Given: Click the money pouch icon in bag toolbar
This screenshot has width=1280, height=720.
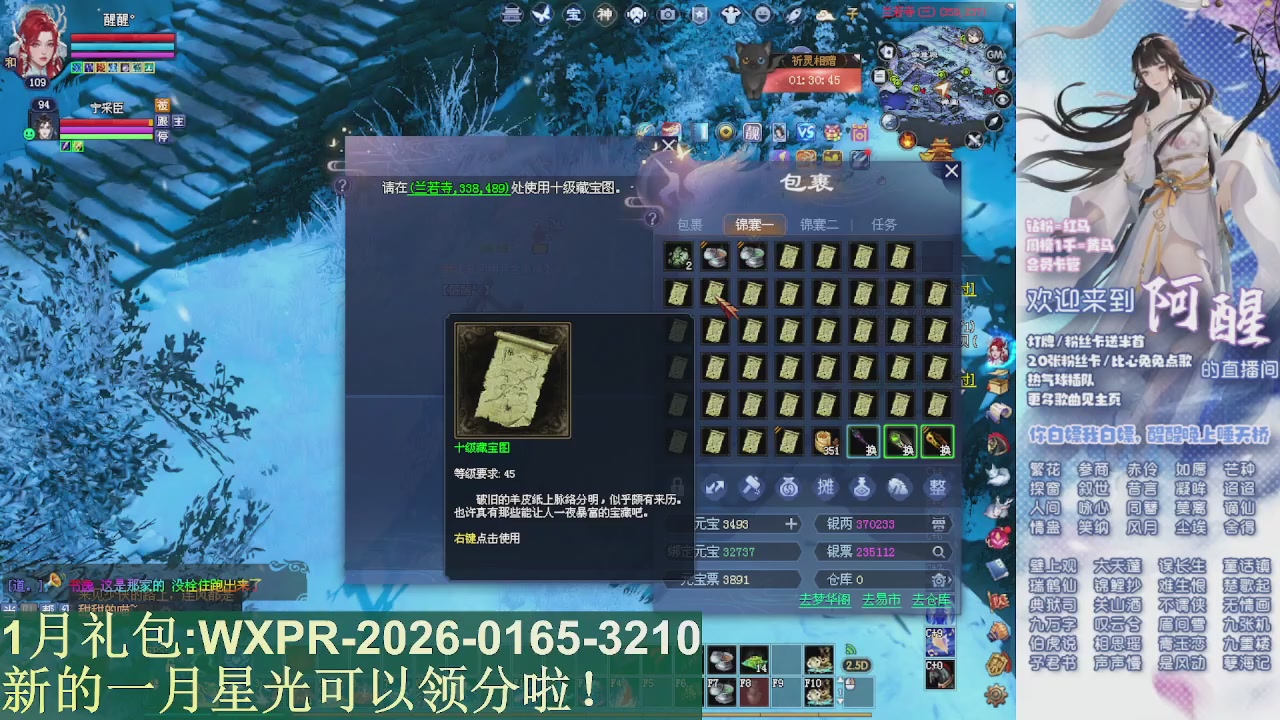Looking at the screenshot, I should pos(788,488).
